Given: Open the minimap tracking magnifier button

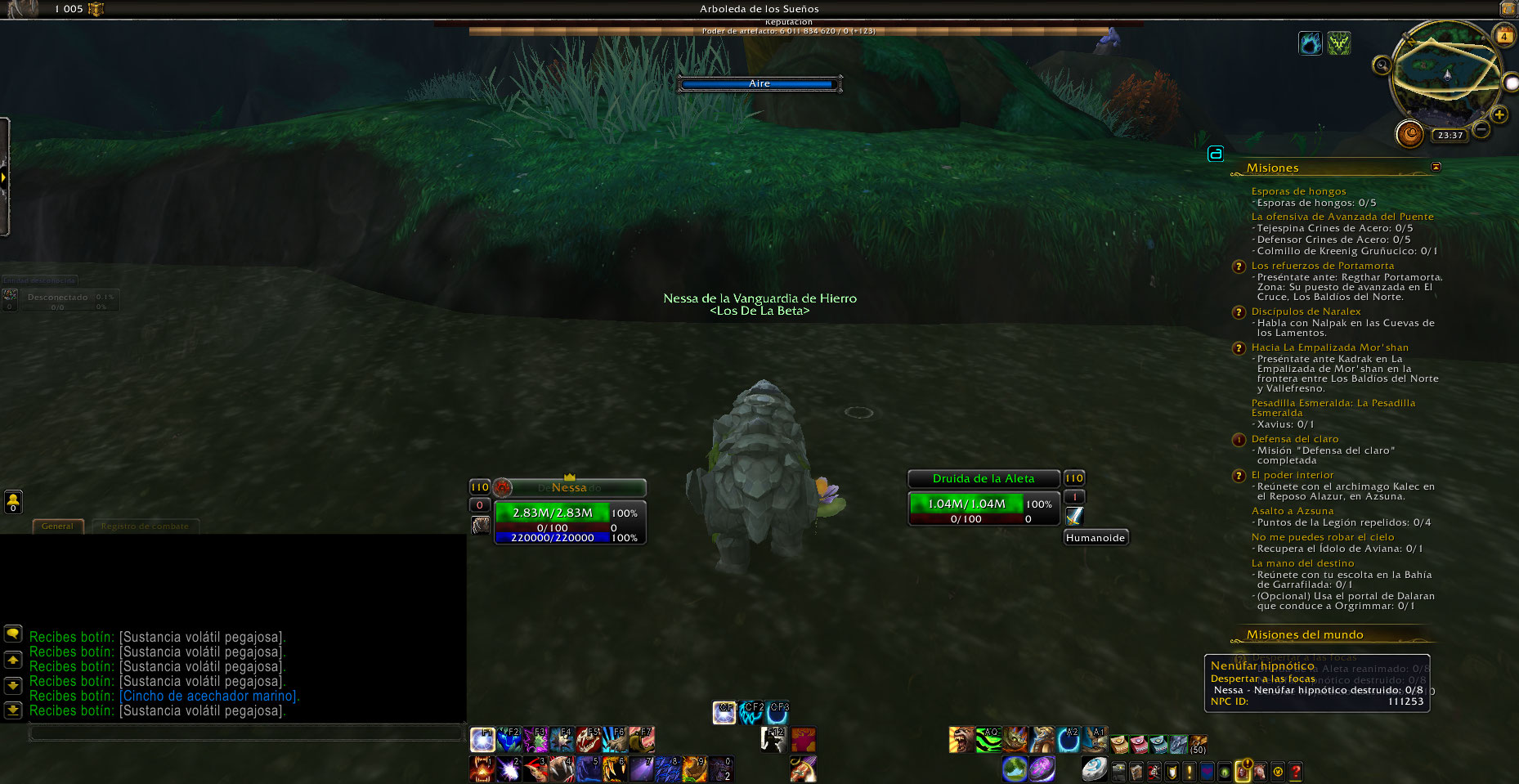Looking at the screenshot, I should point(1382,65).
